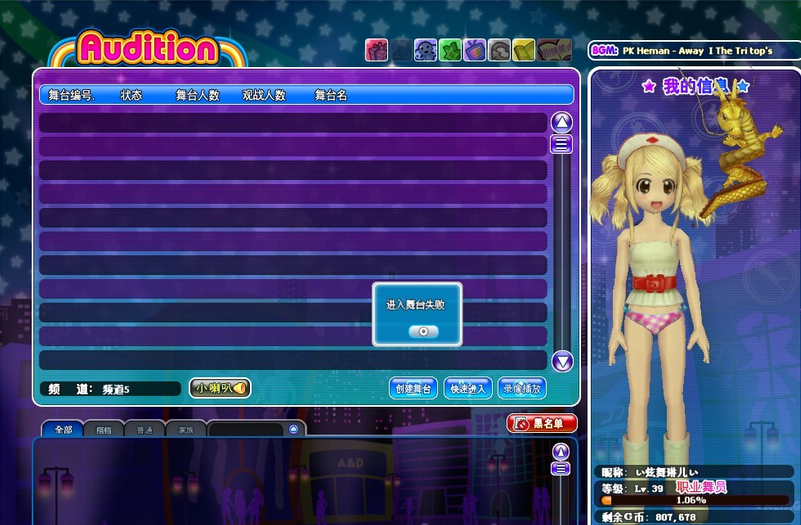Screen dimensions: 801x525
Task: Click the gray broken heart icon
Action: coord(499,50)
